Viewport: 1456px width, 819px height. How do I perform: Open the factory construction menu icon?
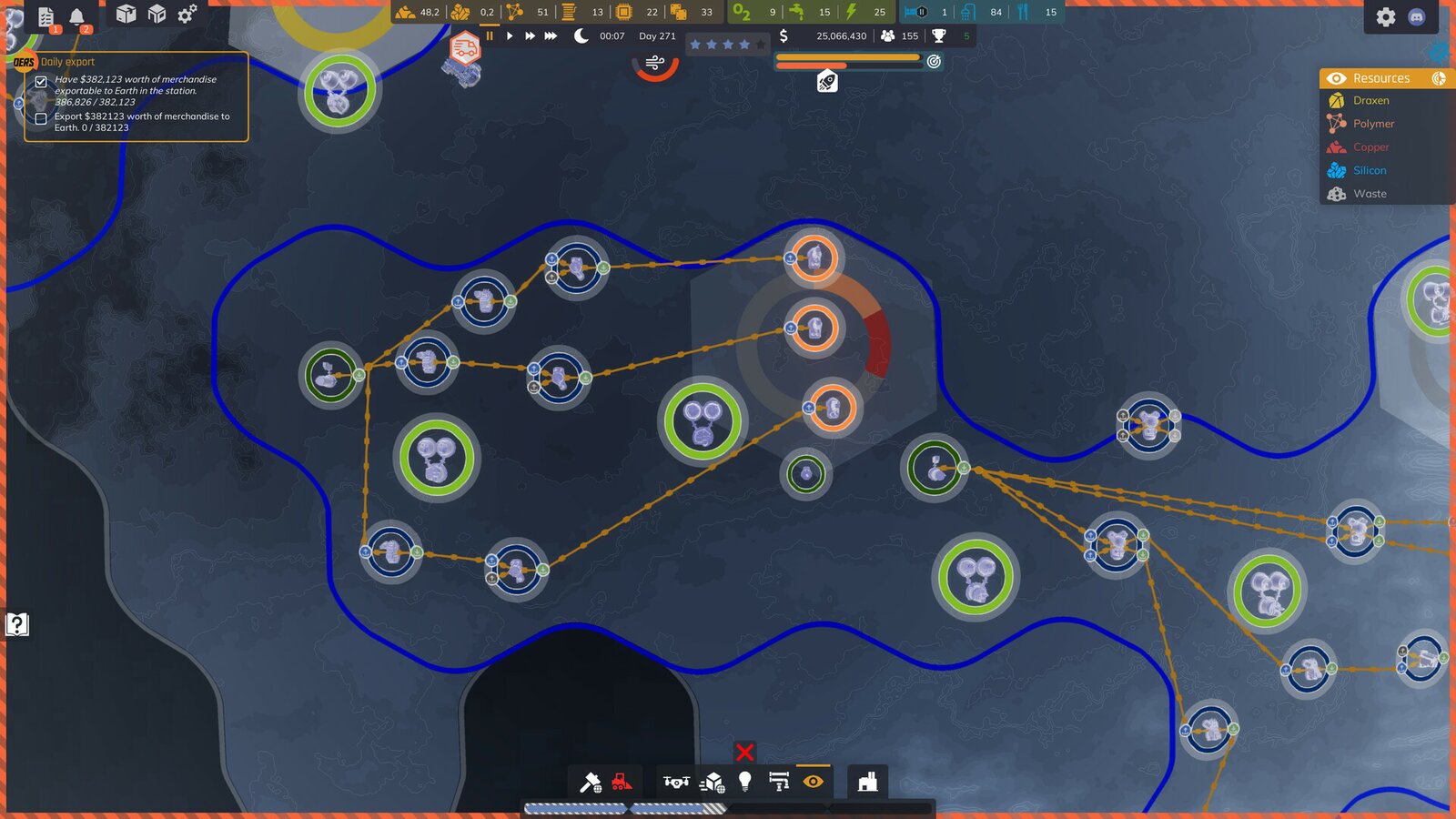click(866, 783)
